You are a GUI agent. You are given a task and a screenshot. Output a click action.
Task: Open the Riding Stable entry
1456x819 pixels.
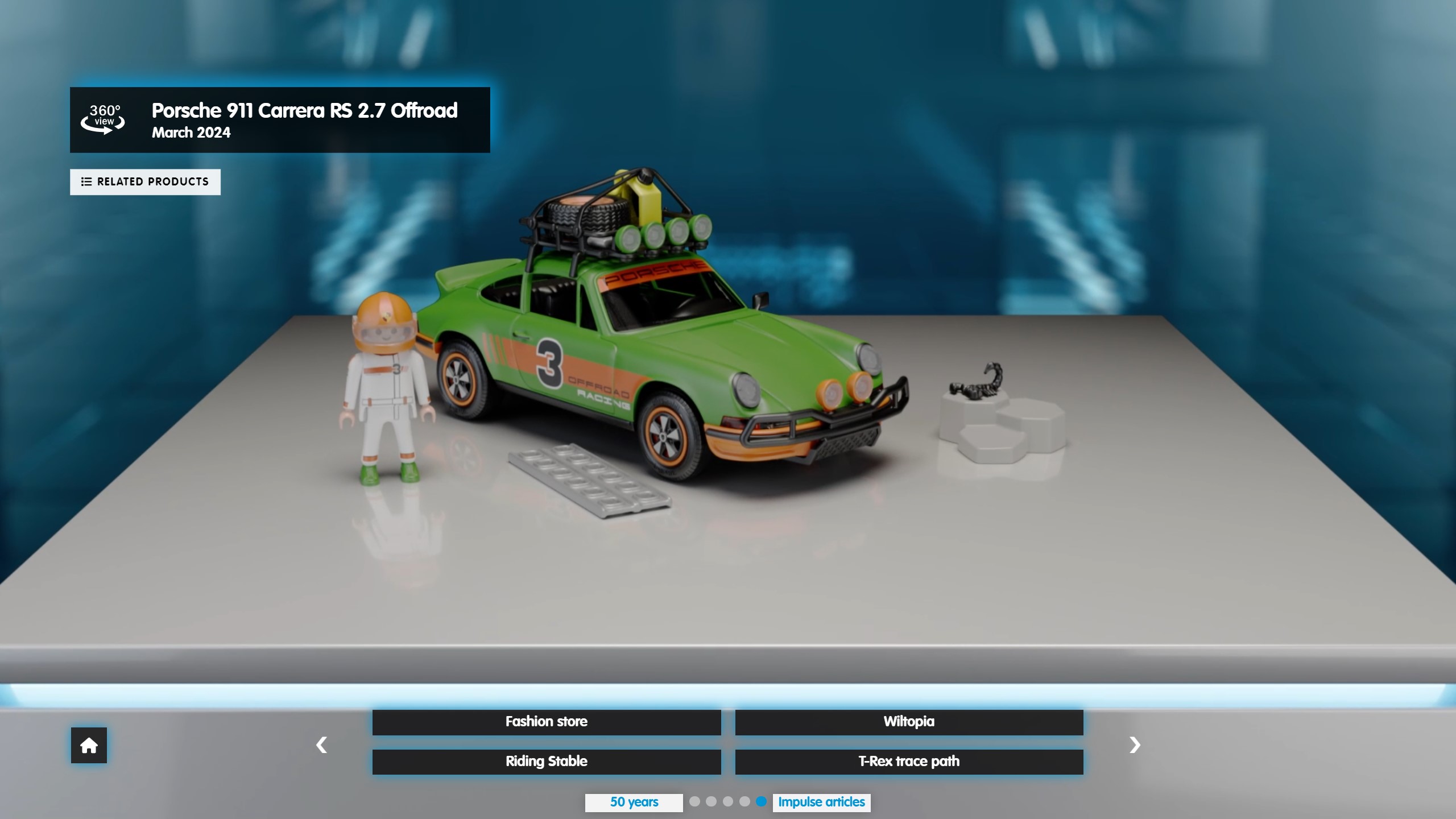[547, 762]
